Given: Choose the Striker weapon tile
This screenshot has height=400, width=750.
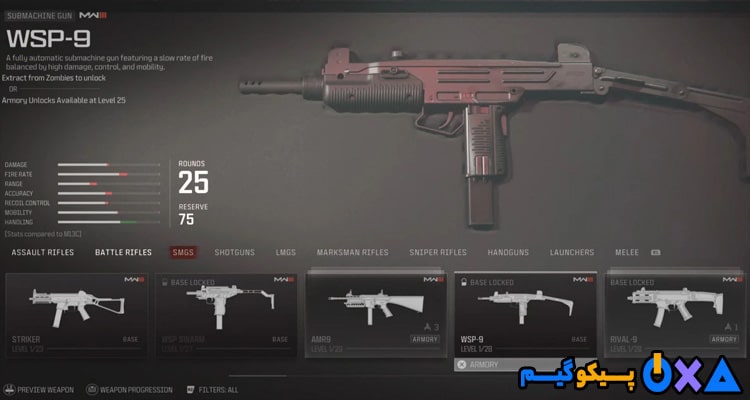Looking at the screenshot, I should (77, 311).
